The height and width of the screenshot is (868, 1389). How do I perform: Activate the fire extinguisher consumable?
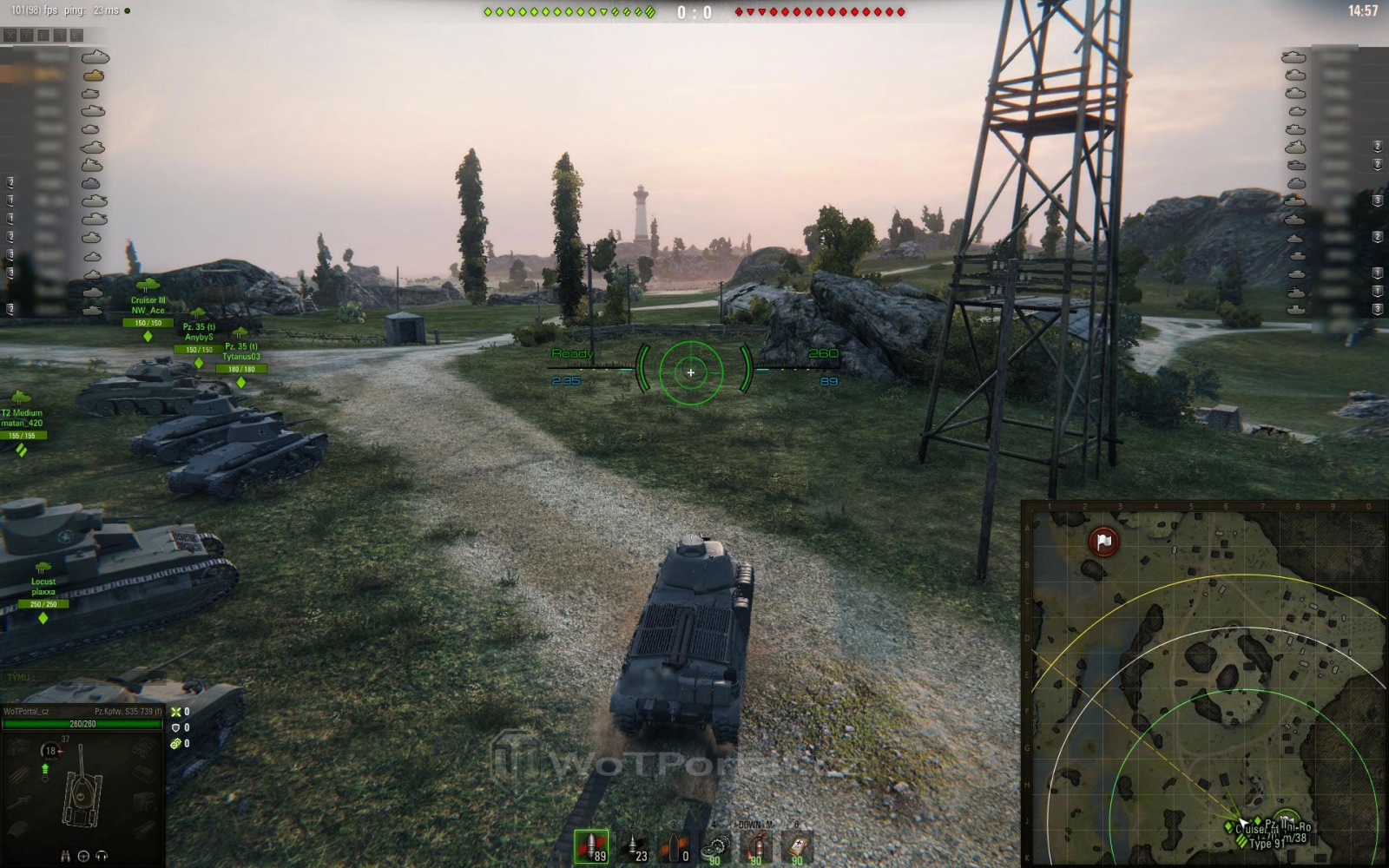[x=757, y=846]
